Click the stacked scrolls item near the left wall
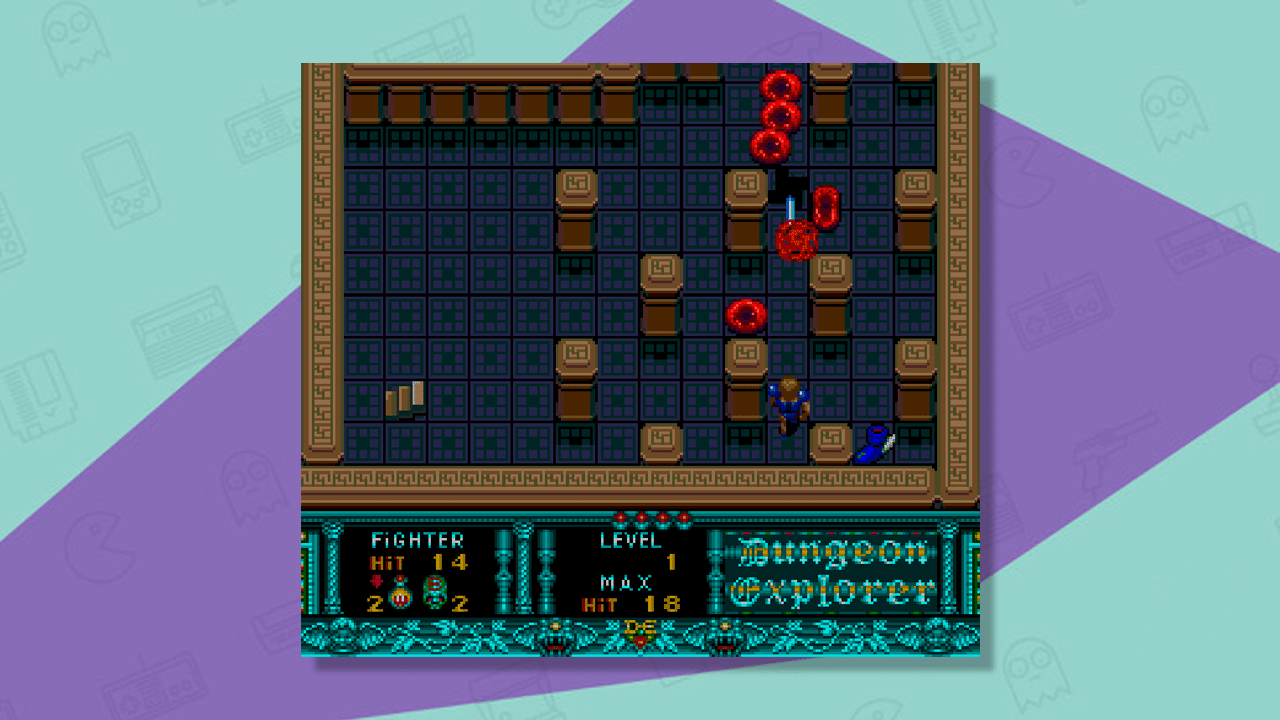This screenshot has height=720, width=1280. [x=404, y=399]
